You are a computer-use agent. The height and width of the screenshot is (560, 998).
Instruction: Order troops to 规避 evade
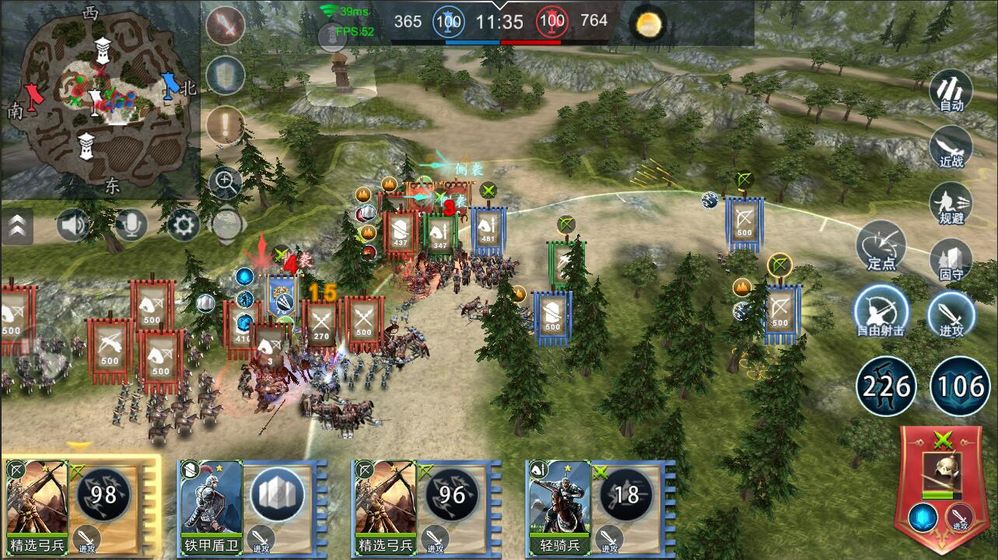point(951,203)
